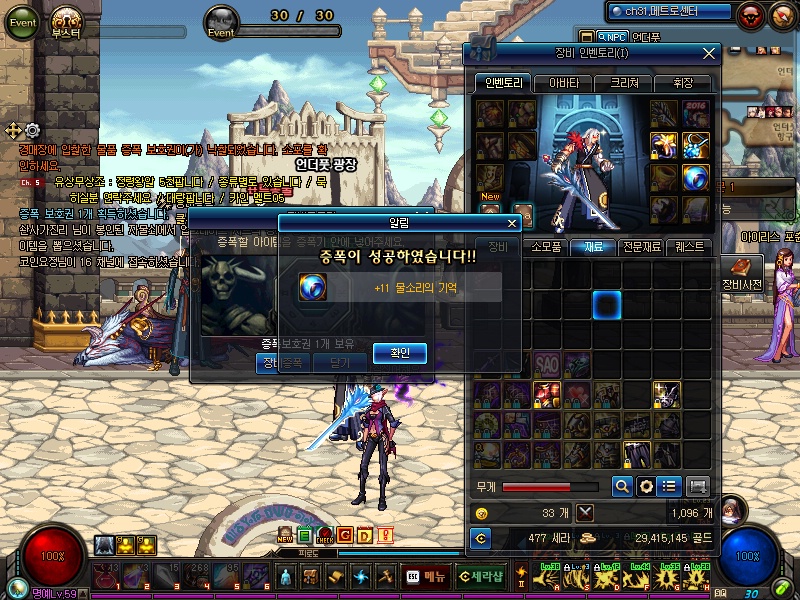Open the 장비사전 equipment dictionary book
800x600 pixels.
(741, 271)
